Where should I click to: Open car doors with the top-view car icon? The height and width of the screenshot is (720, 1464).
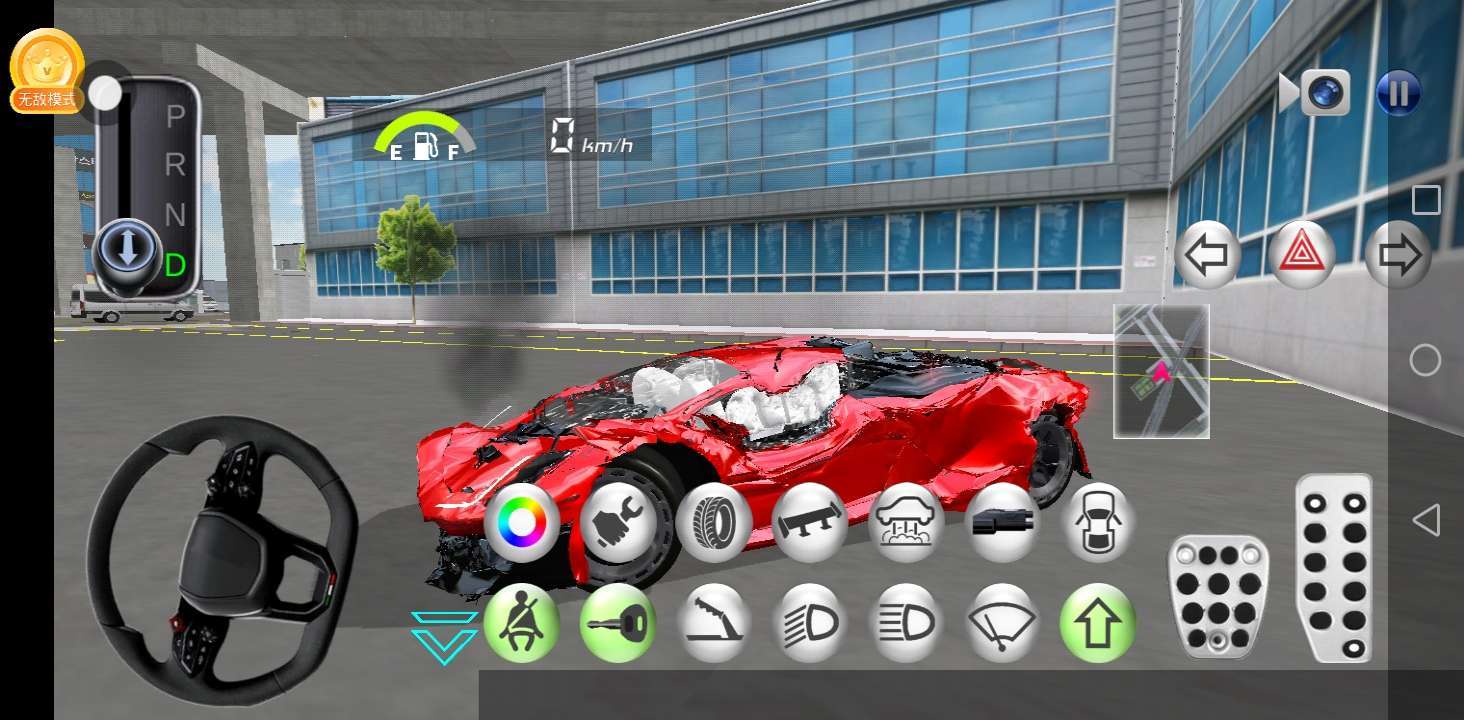[x=1098, y=522]
